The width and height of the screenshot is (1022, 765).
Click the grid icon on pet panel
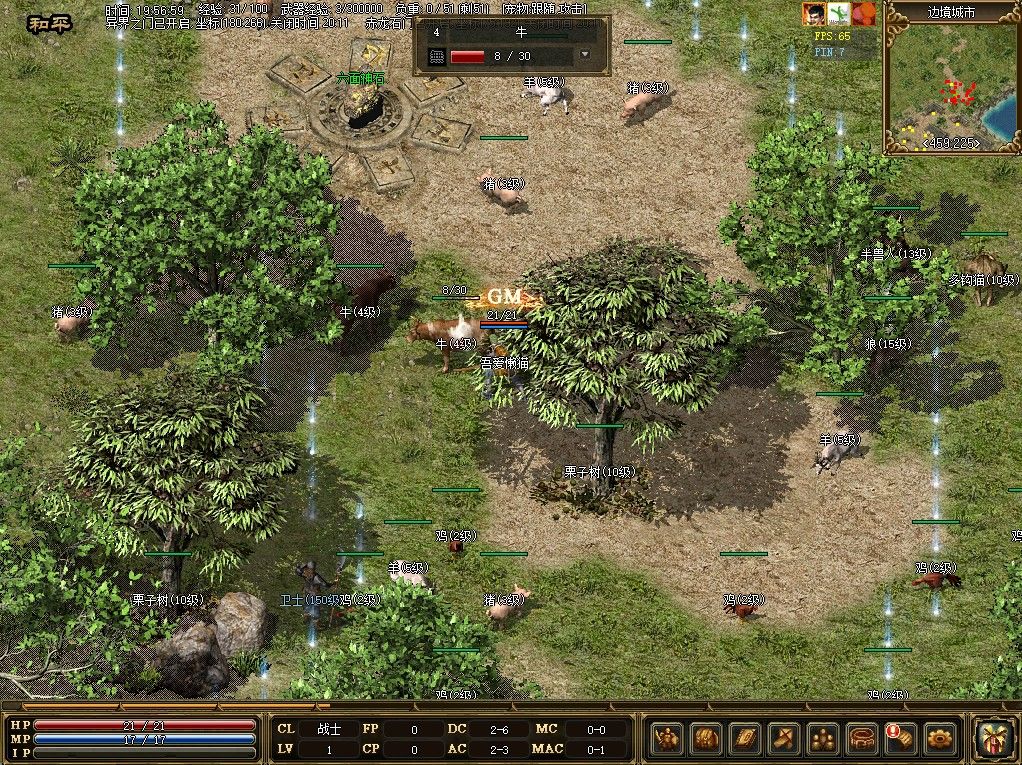(437, 56)
